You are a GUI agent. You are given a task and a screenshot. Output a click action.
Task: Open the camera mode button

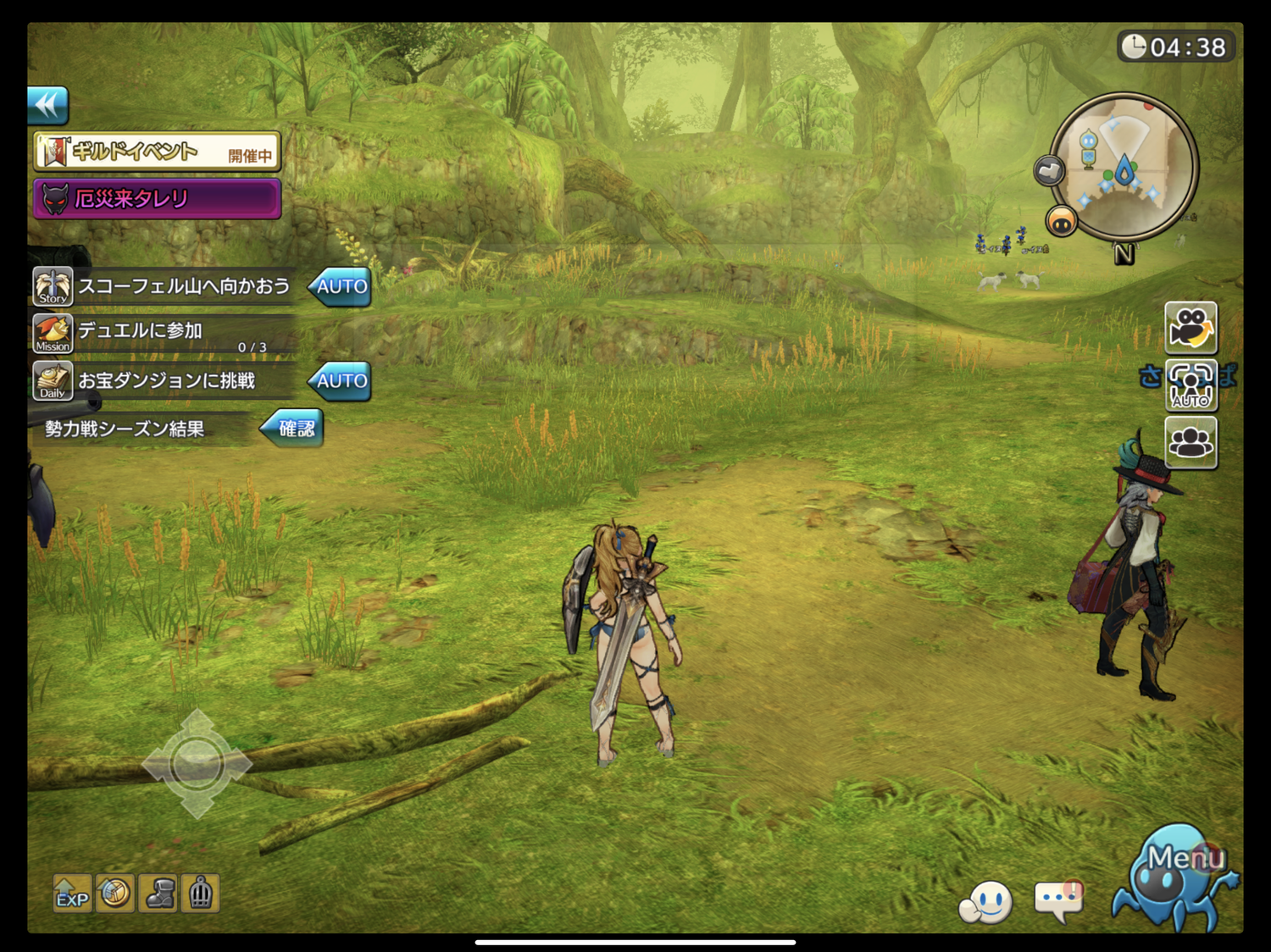(x=1191, y=328)
